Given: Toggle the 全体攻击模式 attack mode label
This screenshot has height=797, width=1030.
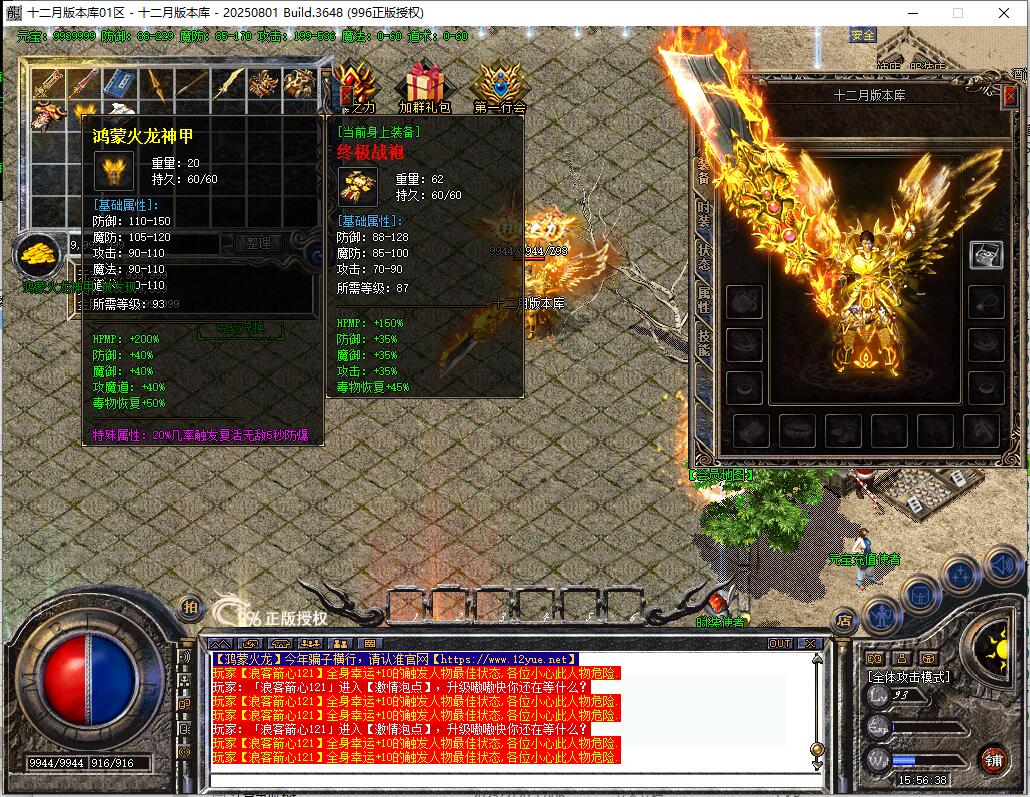Looking at the screenshot, I should coord(908,677).
